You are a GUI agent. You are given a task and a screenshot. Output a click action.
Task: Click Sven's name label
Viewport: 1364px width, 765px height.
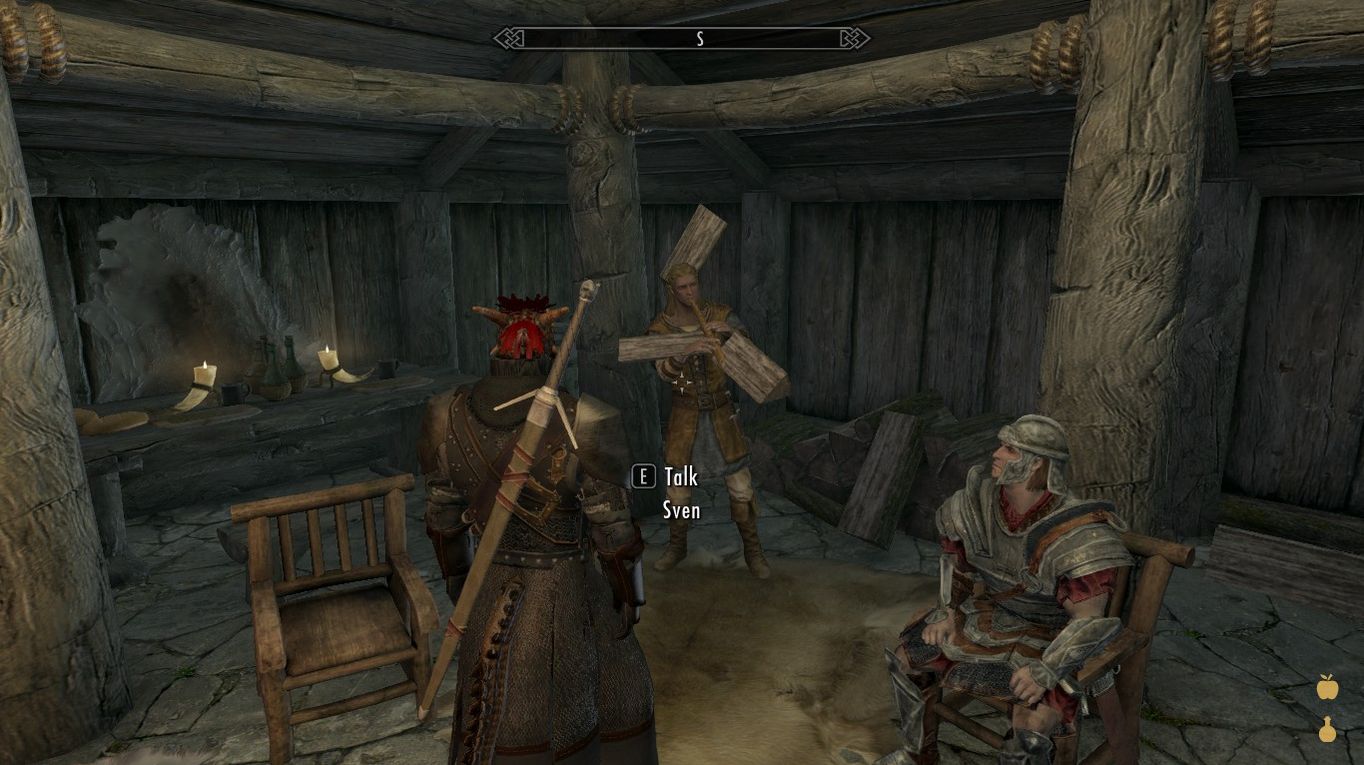pyautogui.click(x=683, y=510)
